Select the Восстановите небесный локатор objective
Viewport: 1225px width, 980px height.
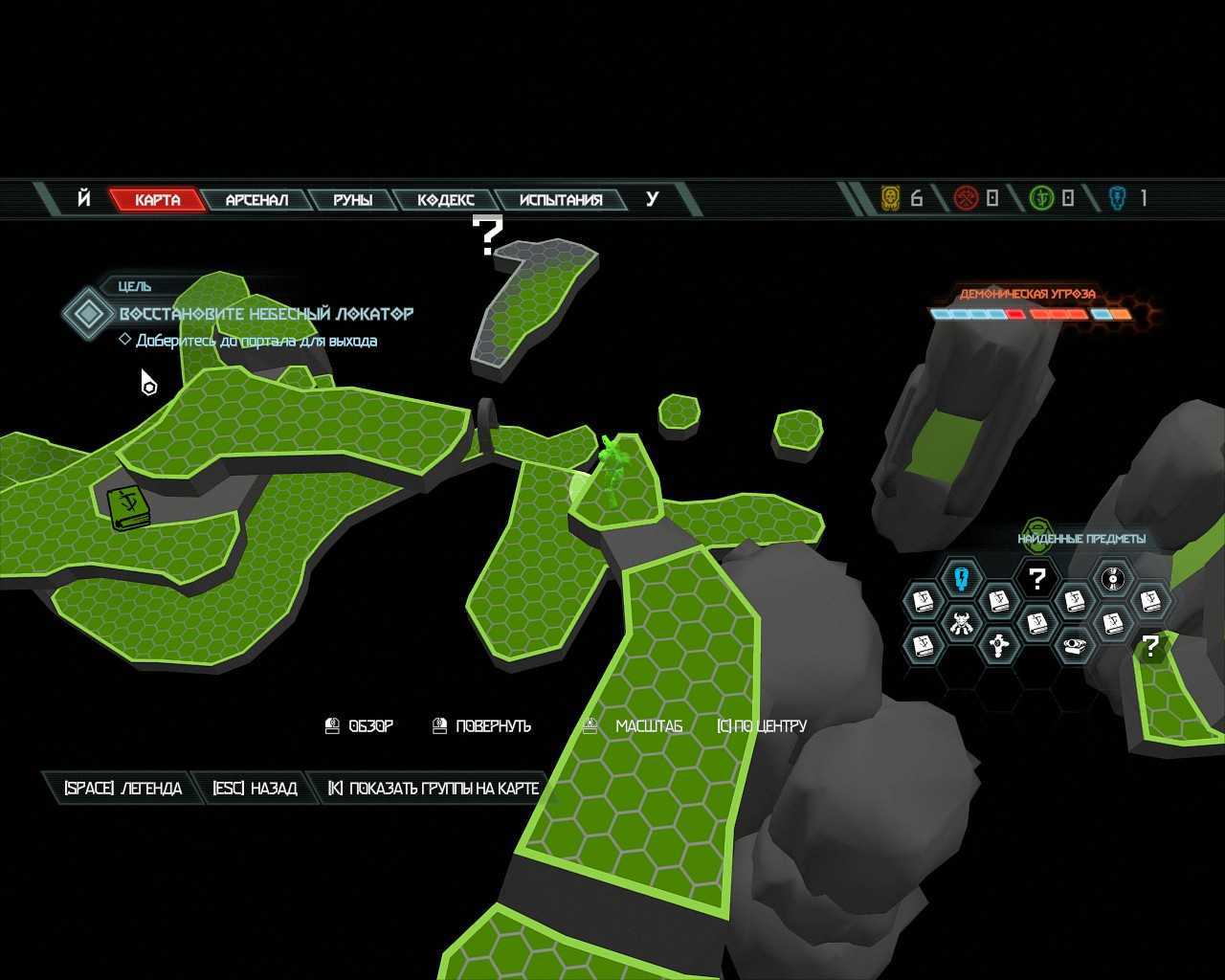point(266,314)
